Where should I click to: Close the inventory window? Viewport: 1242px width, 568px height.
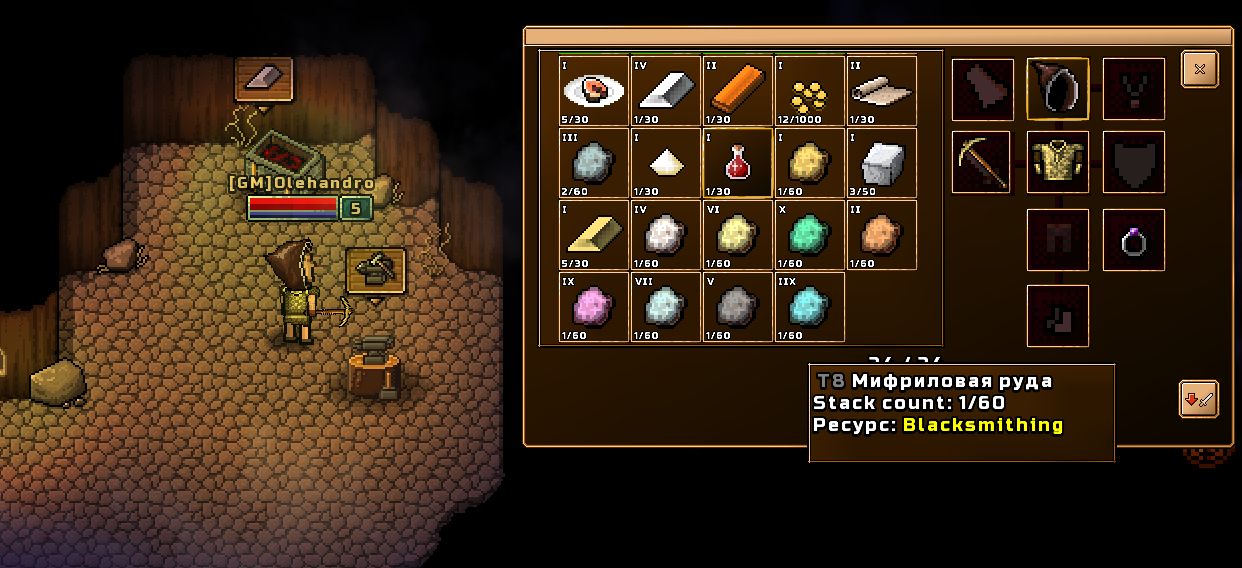pos(1200,69)
